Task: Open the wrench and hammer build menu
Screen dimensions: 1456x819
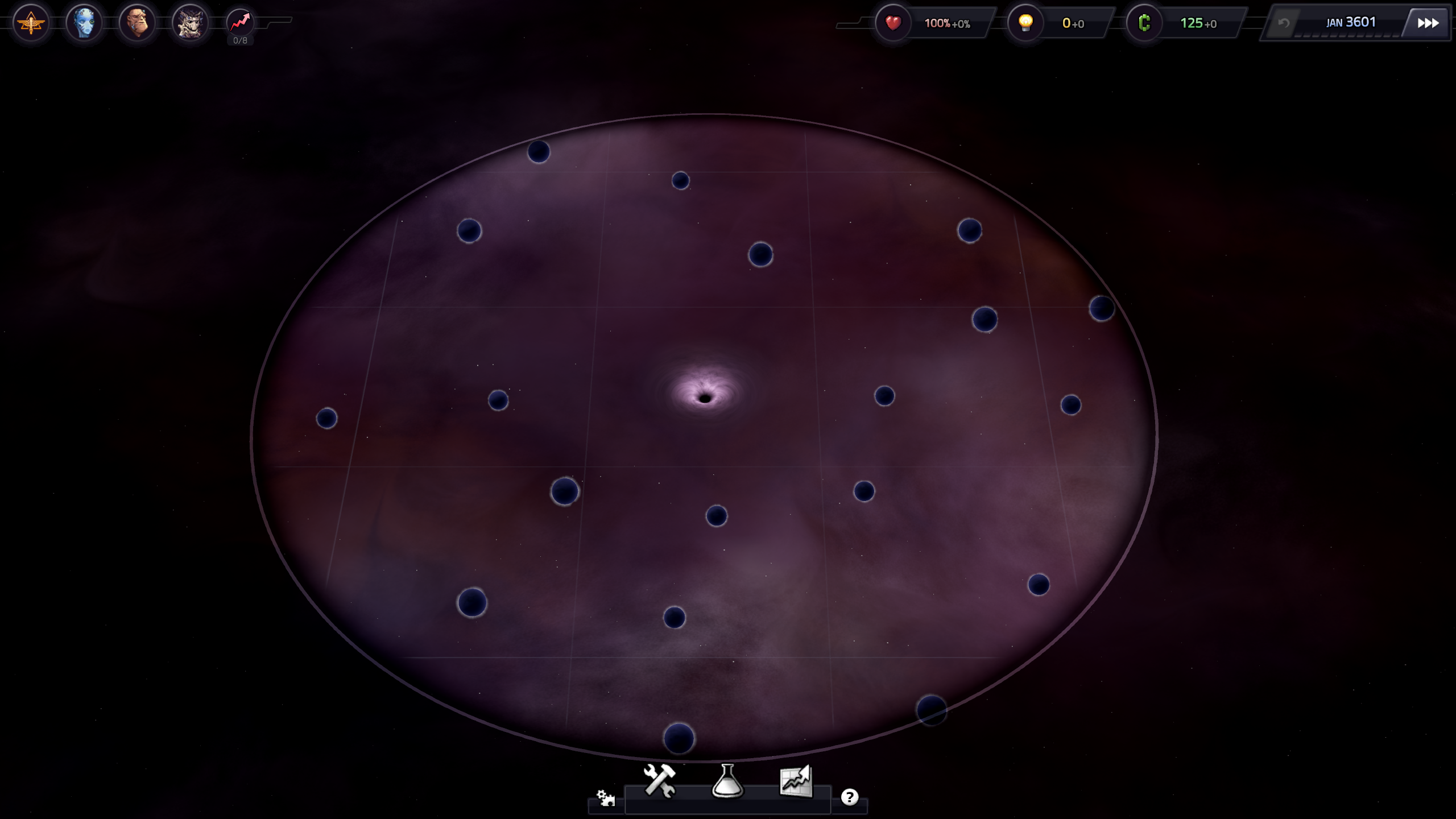Action: pyautogui.click(x=659, y=780)
